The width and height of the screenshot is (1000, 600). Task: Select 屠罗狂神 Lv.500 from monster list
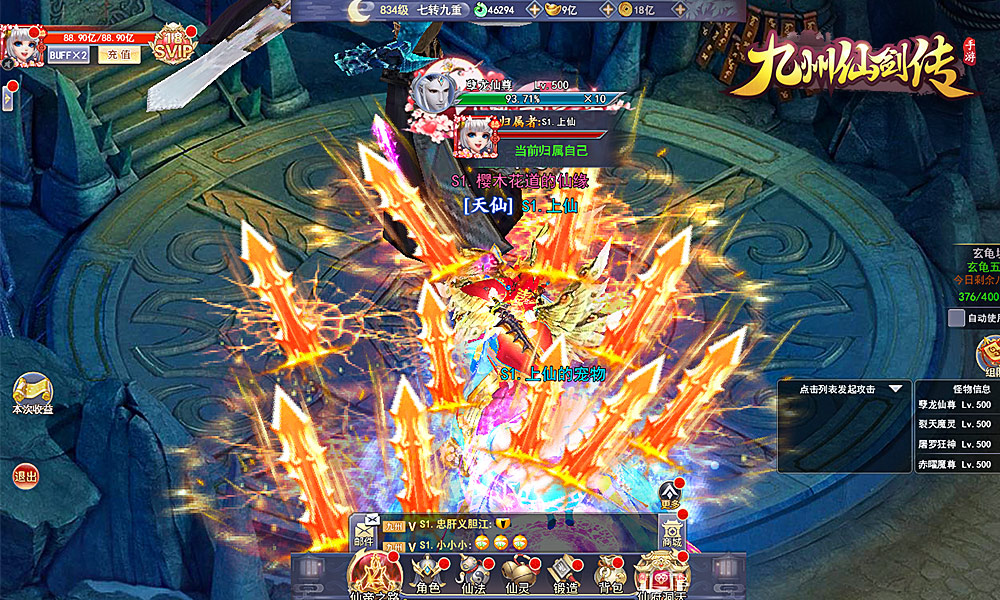[953, 444]
